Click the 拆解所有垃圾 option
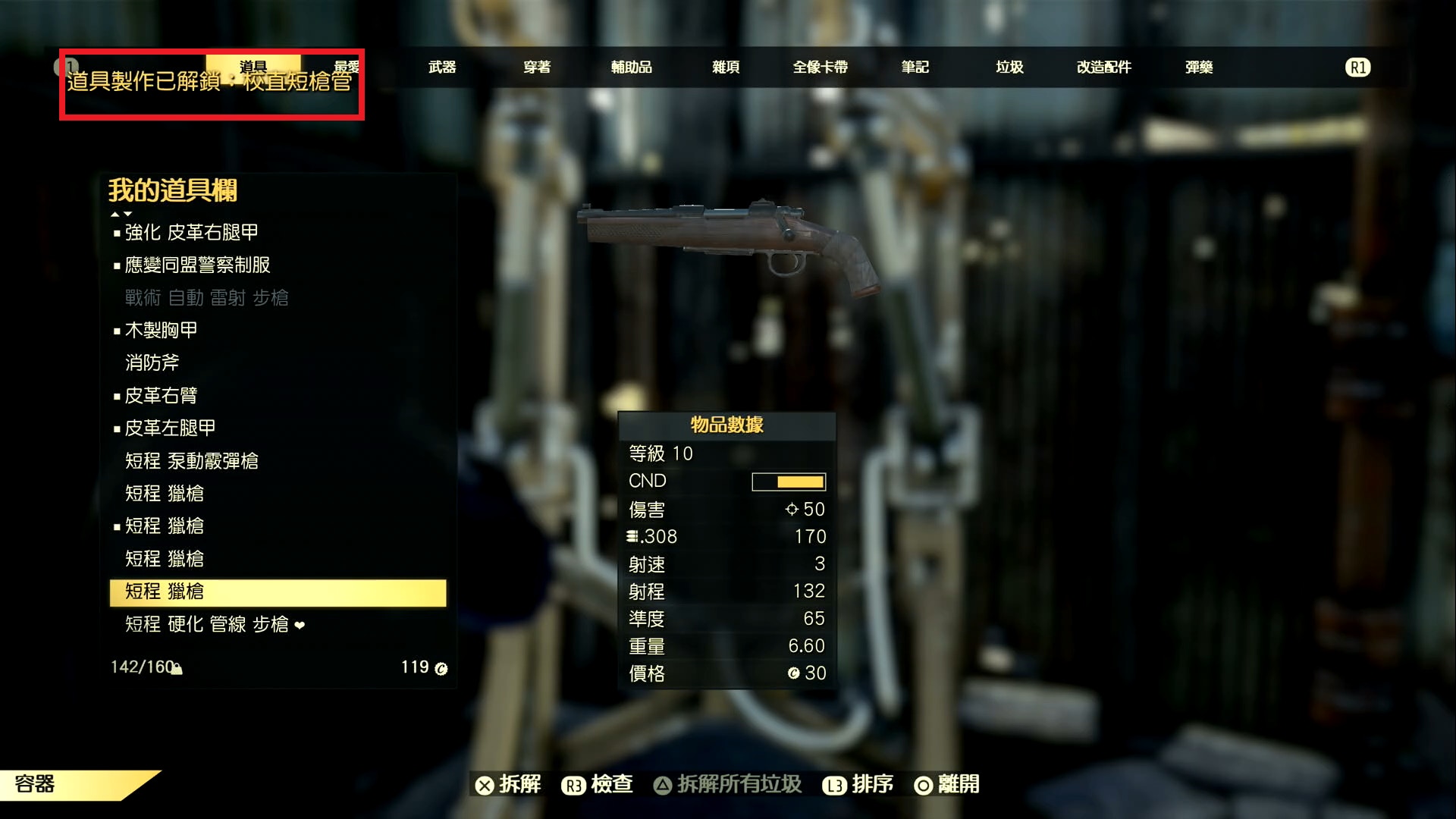 pyautogui.click(x=728, y=784)
